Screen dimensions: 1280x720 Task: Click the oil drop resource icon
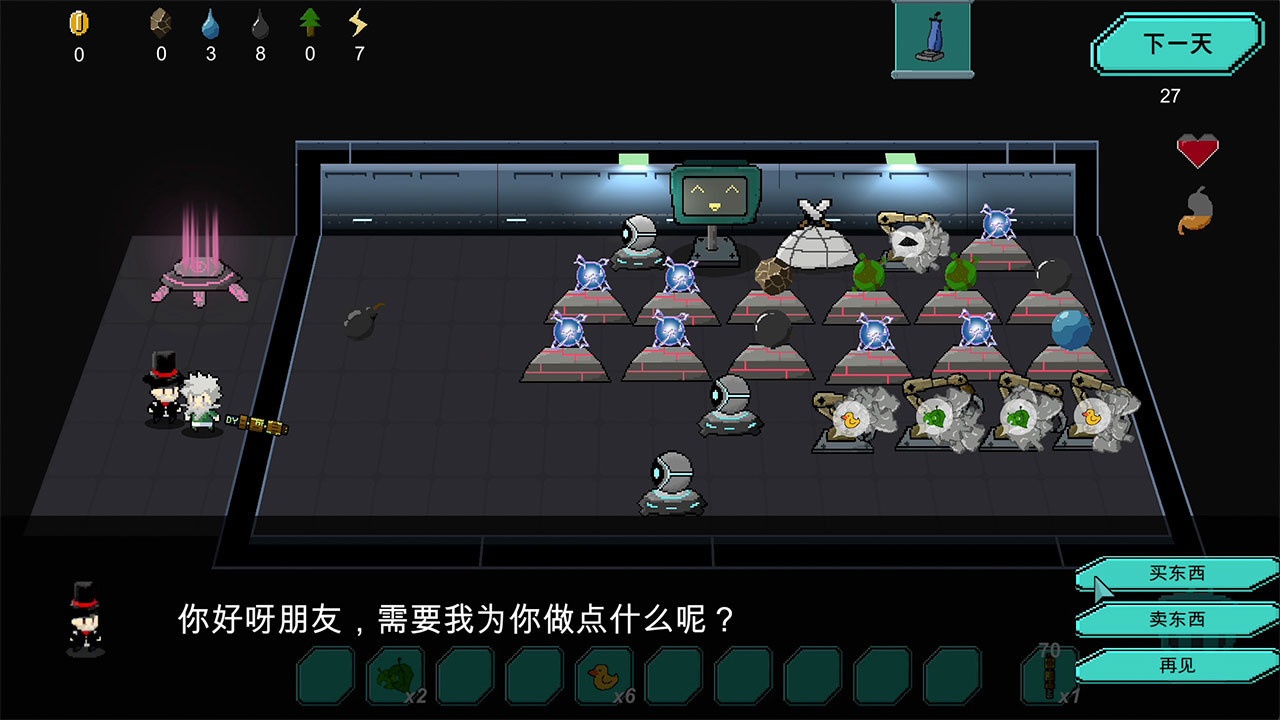coord(259,22)
